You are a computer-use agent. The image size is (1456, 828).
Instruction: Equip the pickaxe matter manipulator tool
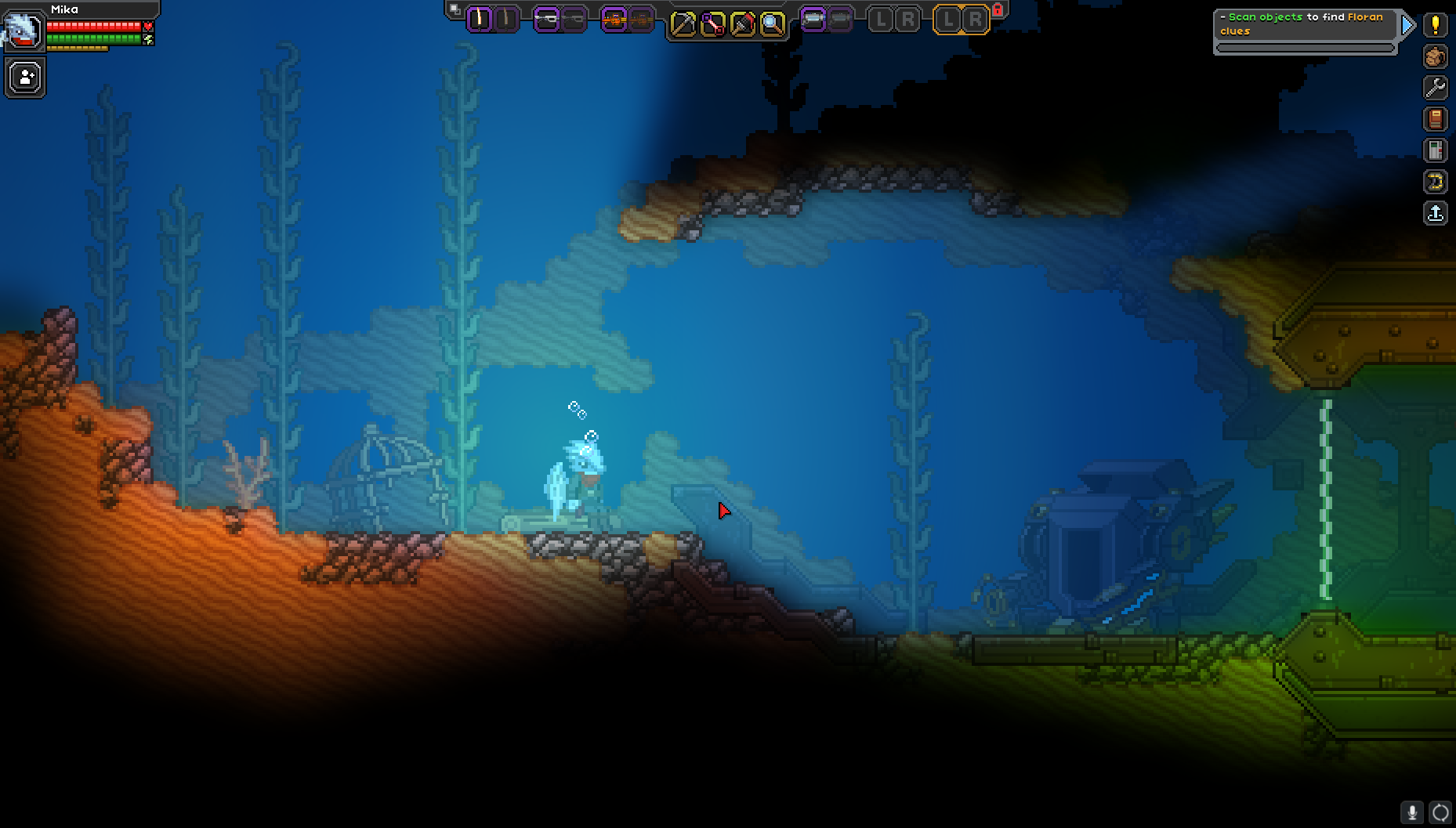pyautogui.click(x=683, y=24)
